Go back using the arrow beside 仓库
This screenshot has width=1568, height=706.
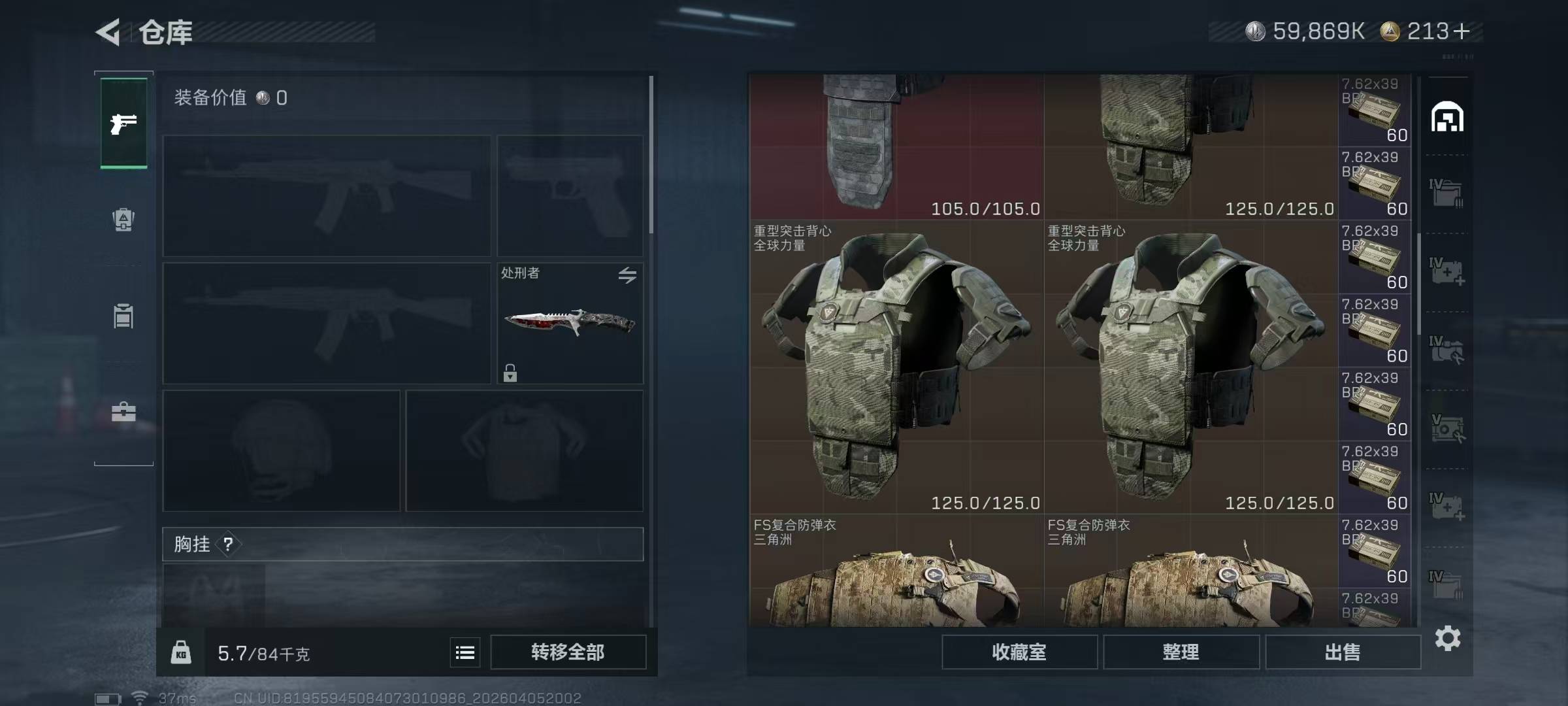click(108, 32)
